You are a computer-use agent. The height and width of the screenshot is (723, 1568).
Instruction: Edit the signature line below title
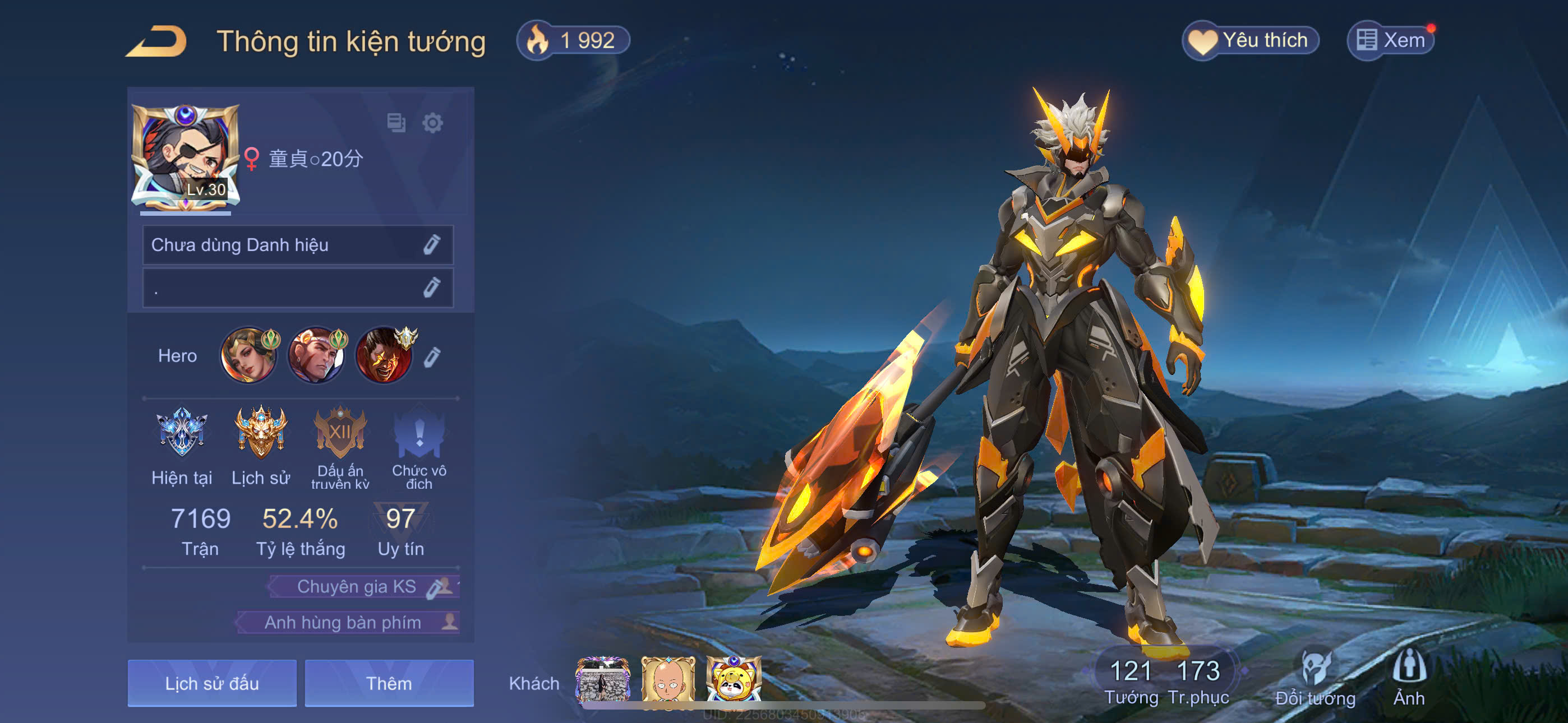(432, 288)
